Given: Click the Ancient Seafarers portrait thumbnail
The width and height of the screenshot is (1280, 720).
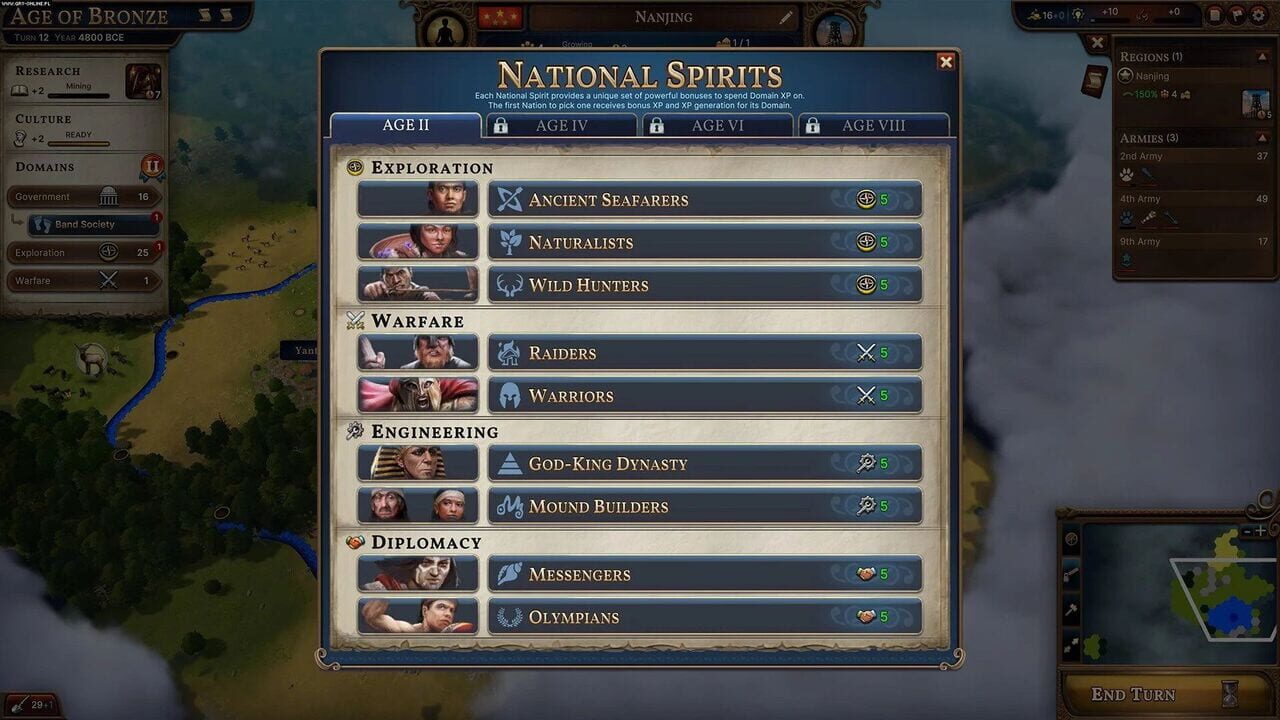Looking at the screenshot, I should tap(417, 198).
